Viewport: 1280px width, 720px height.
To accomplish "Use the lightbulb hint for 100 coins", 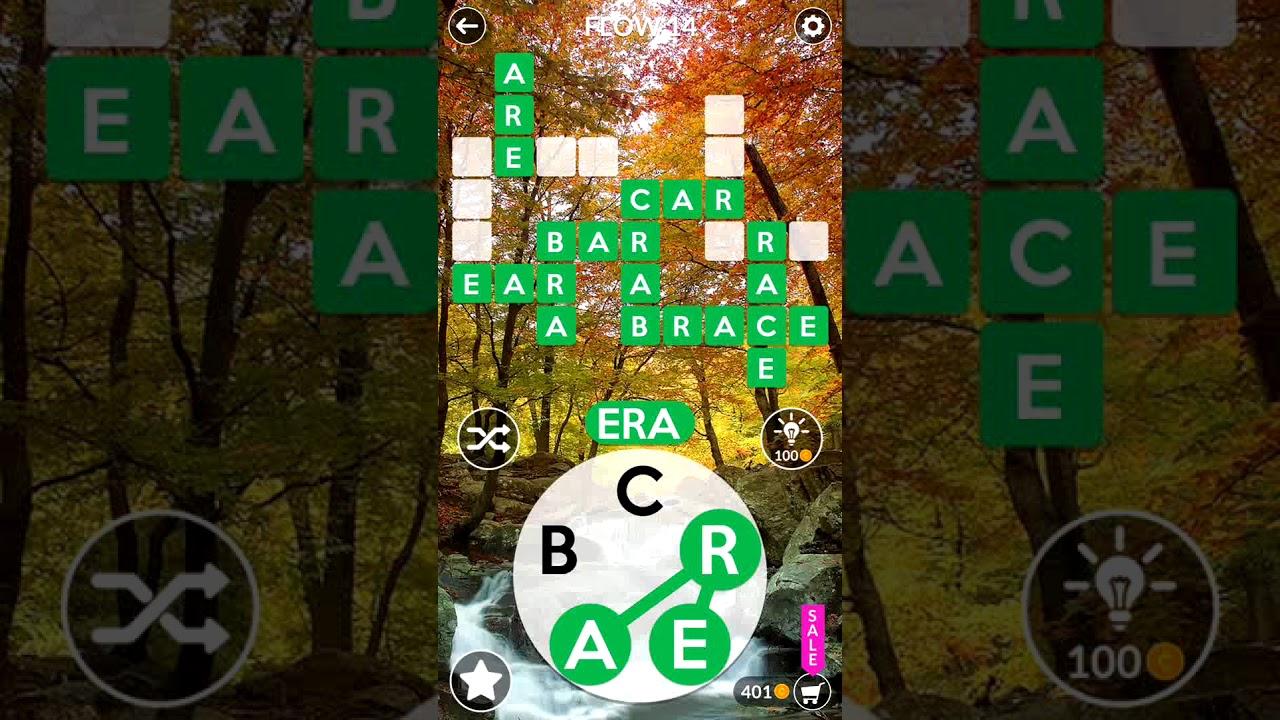I will pyautogui.click(x=791, y=438).
